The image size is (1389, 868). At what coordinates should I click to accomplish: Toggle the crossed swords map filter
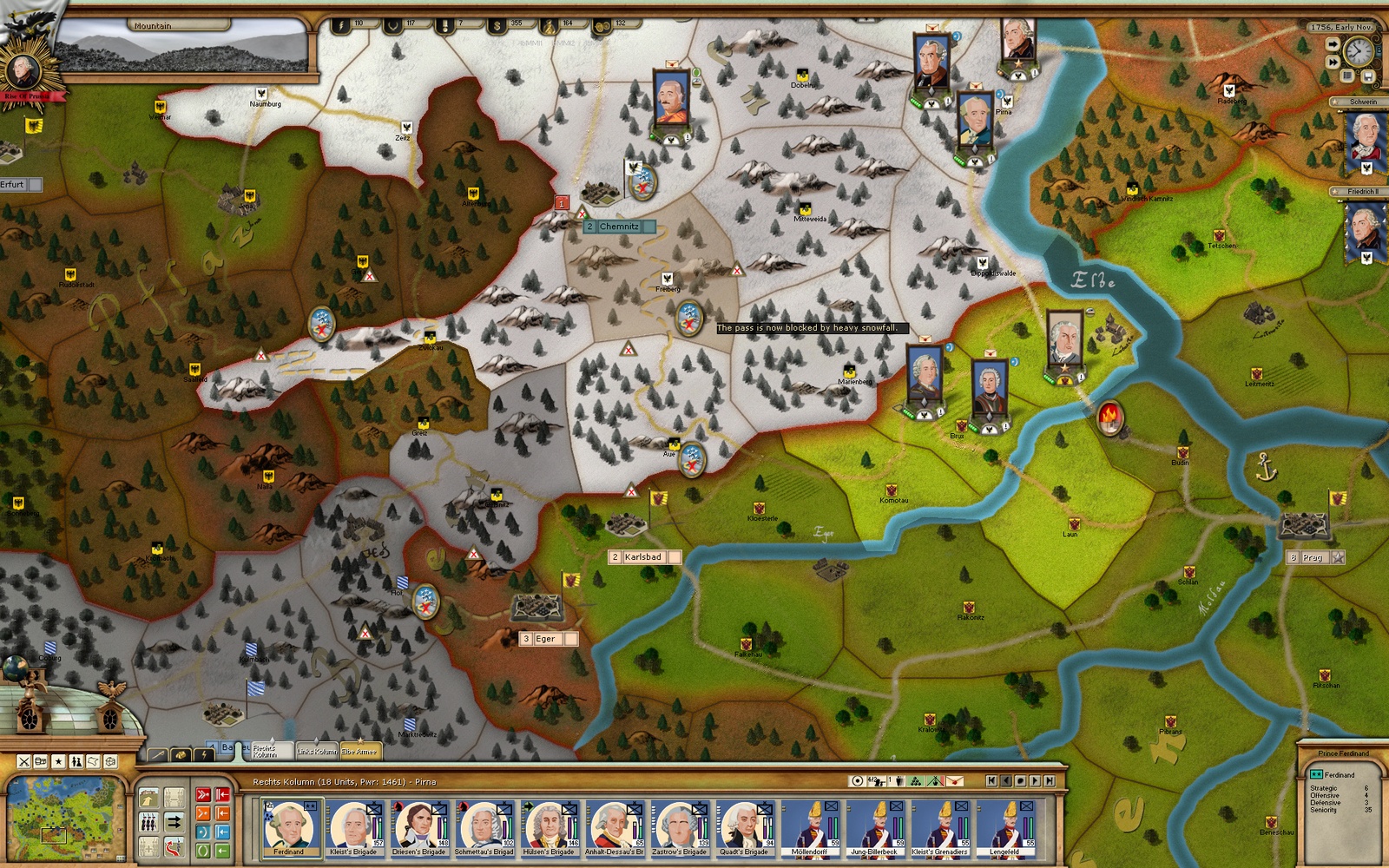pyautogui.click(x=24, y=761)
